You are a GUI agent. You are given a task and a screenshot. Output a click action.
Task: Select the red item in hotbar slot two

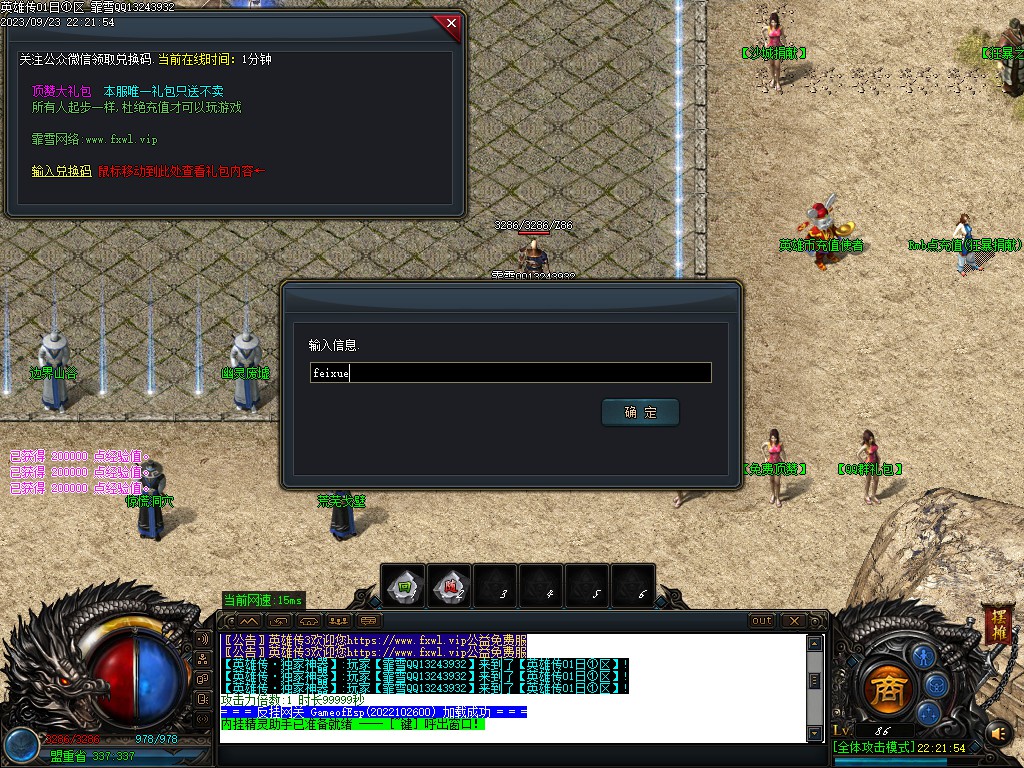point(450,587)
